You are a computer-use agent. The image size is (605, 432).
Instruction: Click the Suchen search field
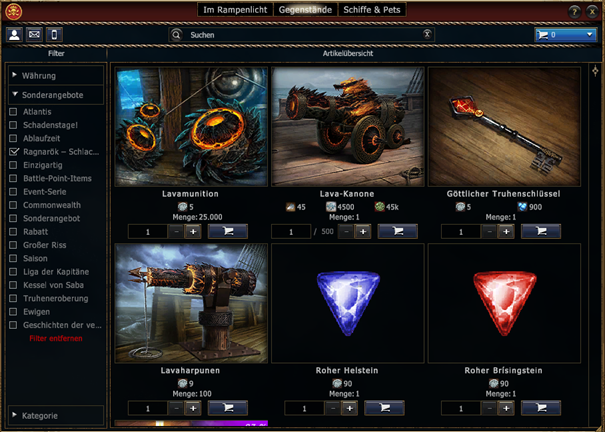coord(300,34)
